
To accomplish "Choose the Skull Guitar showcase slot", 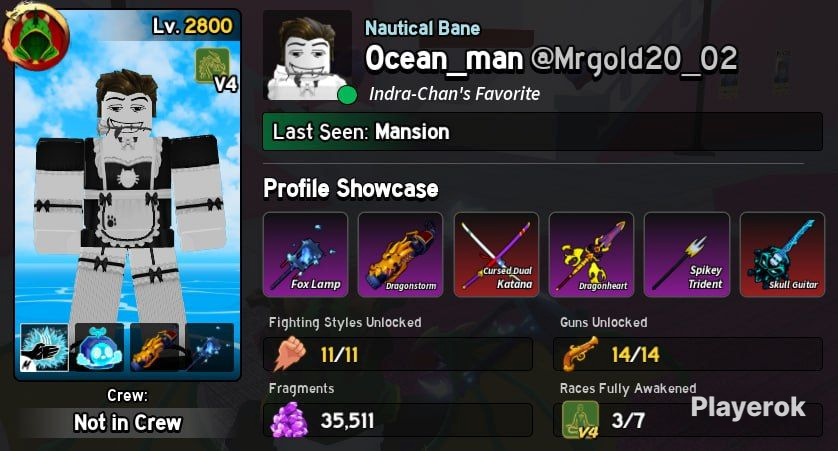I will click(x=782, y=254).
